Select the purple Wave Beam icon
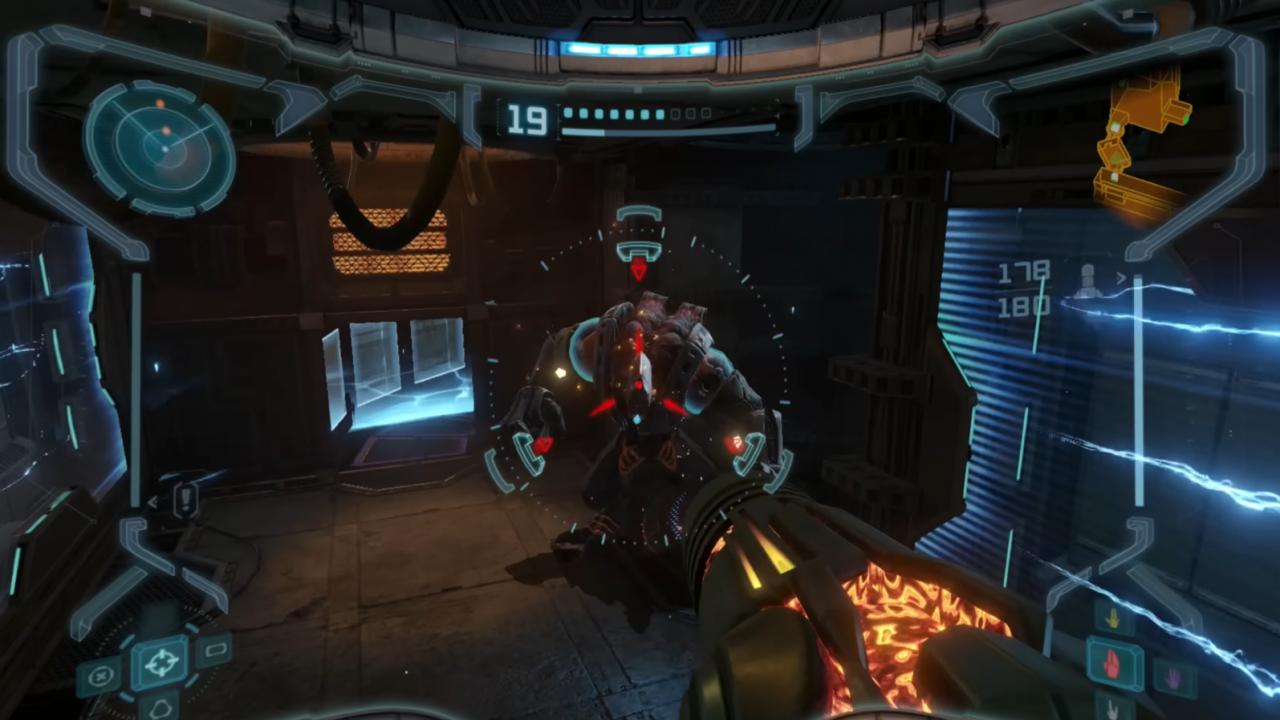The image size is (1280, 720). 1172,678
